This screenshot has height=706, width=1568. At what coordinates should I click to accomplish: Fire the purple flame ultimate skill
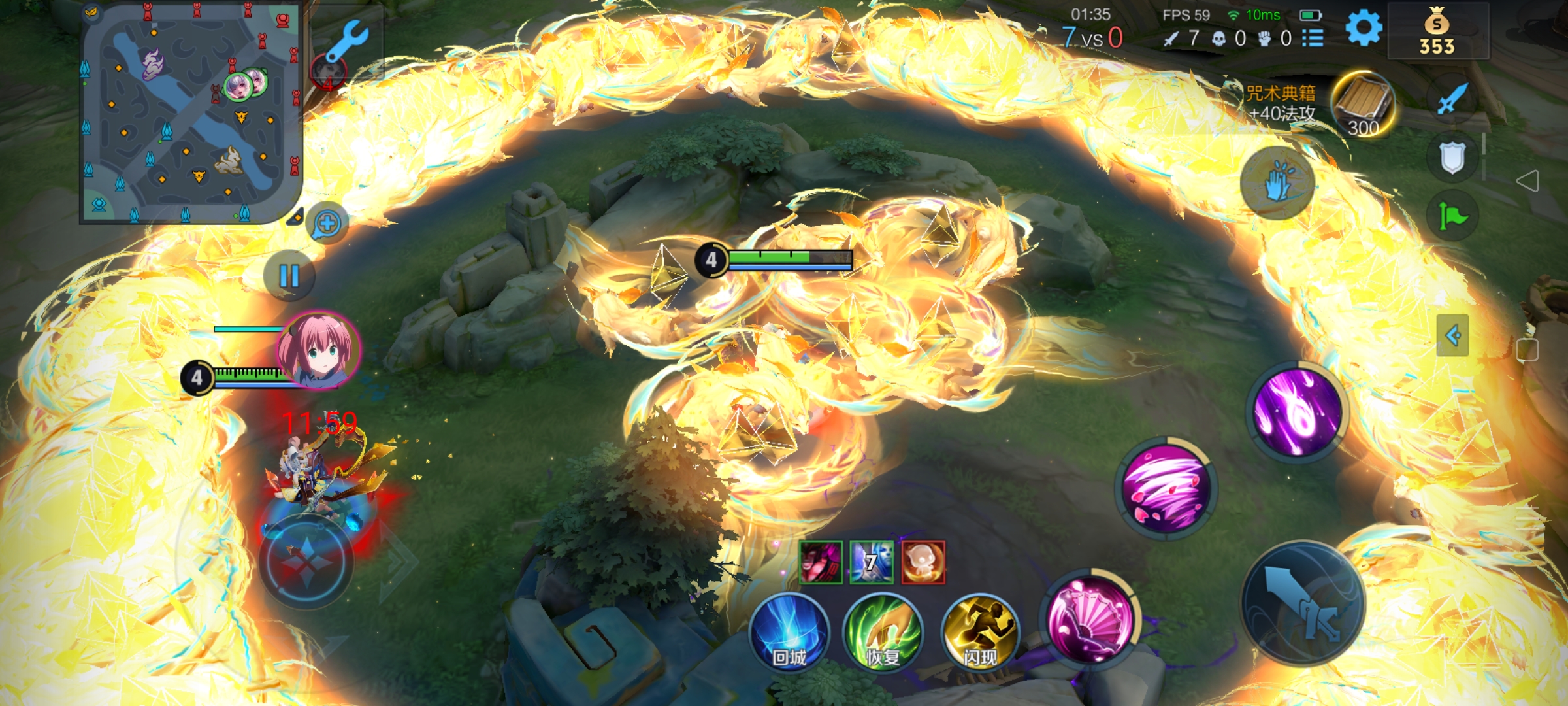pos(1298,412)
